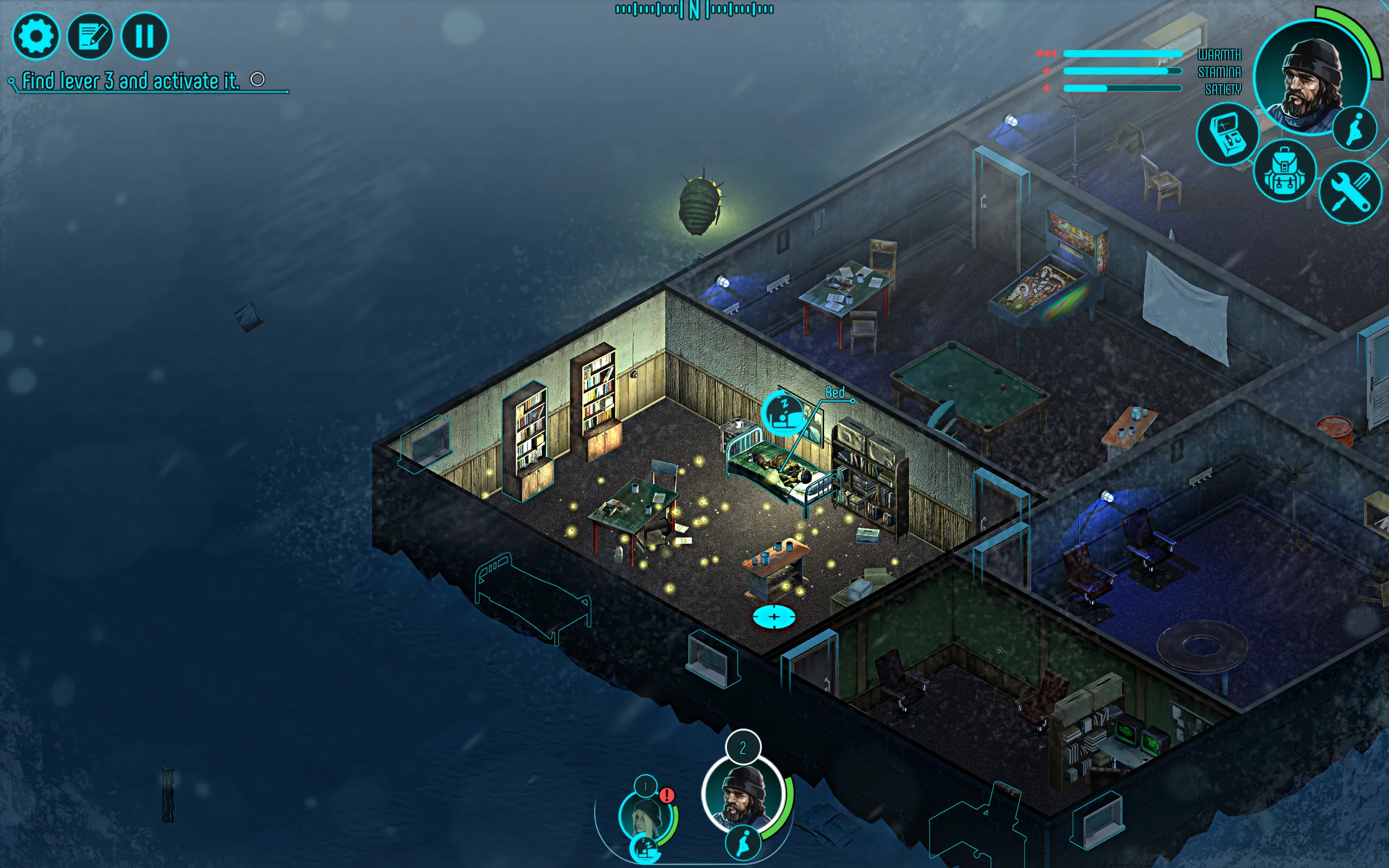1389x868 pixels.
Task: Click the lever 3 objective tracker
Action: [131, 81]
